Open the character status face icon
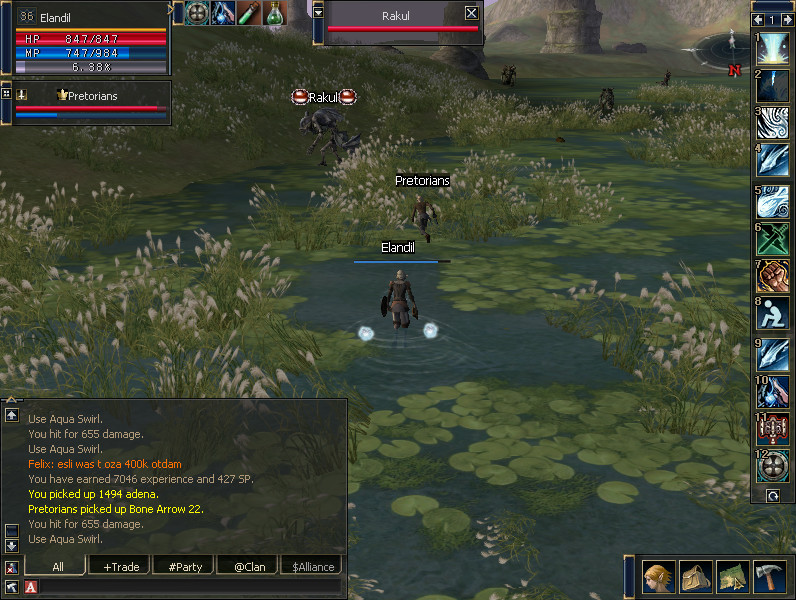 (x=657, y=577)
